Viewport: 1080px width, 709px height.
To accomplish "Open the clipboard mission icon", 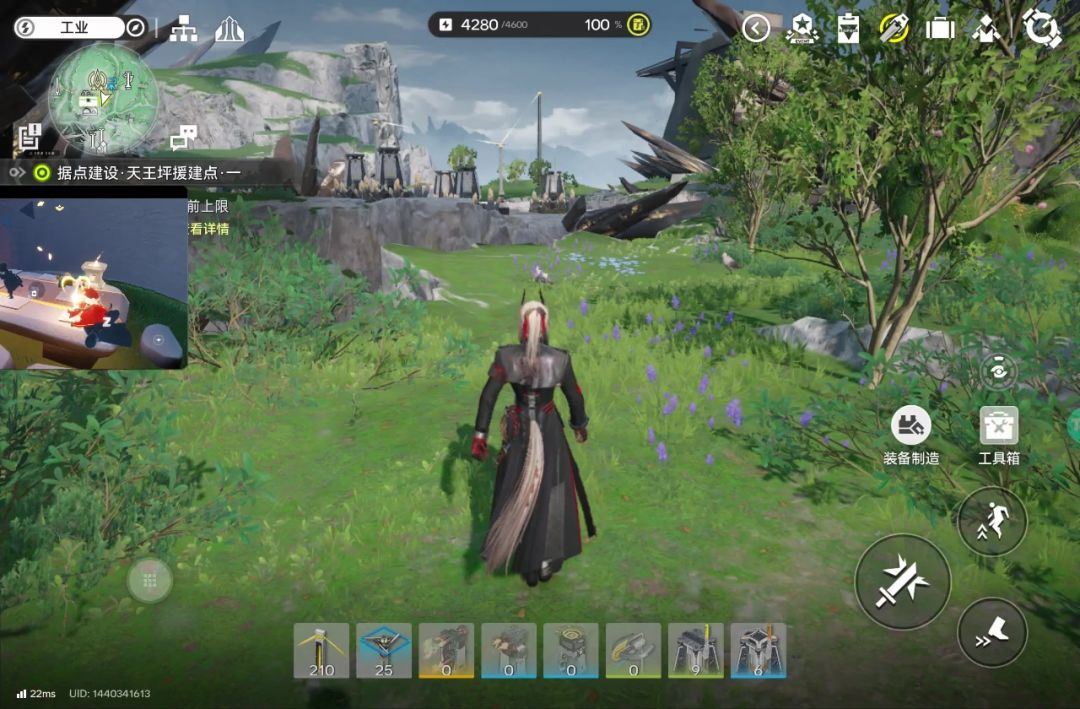I will click(848, 28).
